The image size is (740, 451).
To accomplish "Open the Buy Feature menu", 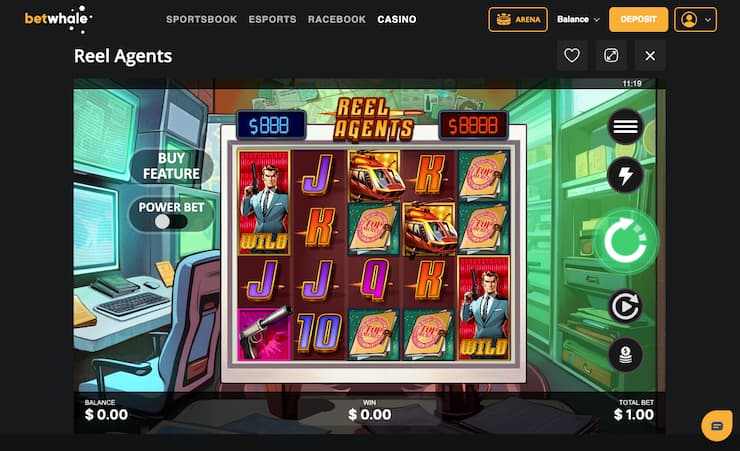I will point(171,166).
